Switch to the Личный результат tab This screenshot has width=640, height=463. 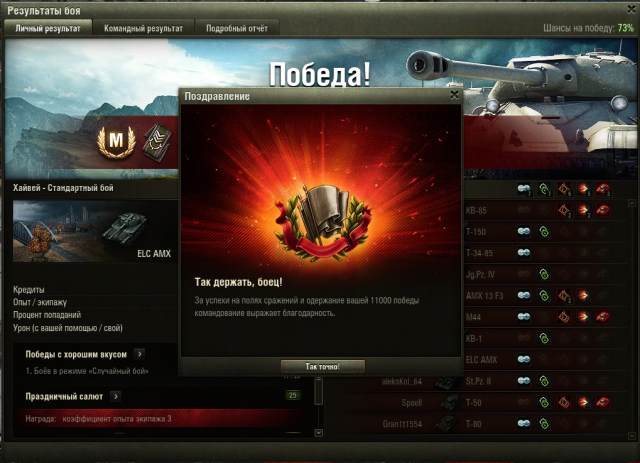(x=48, y=29)
